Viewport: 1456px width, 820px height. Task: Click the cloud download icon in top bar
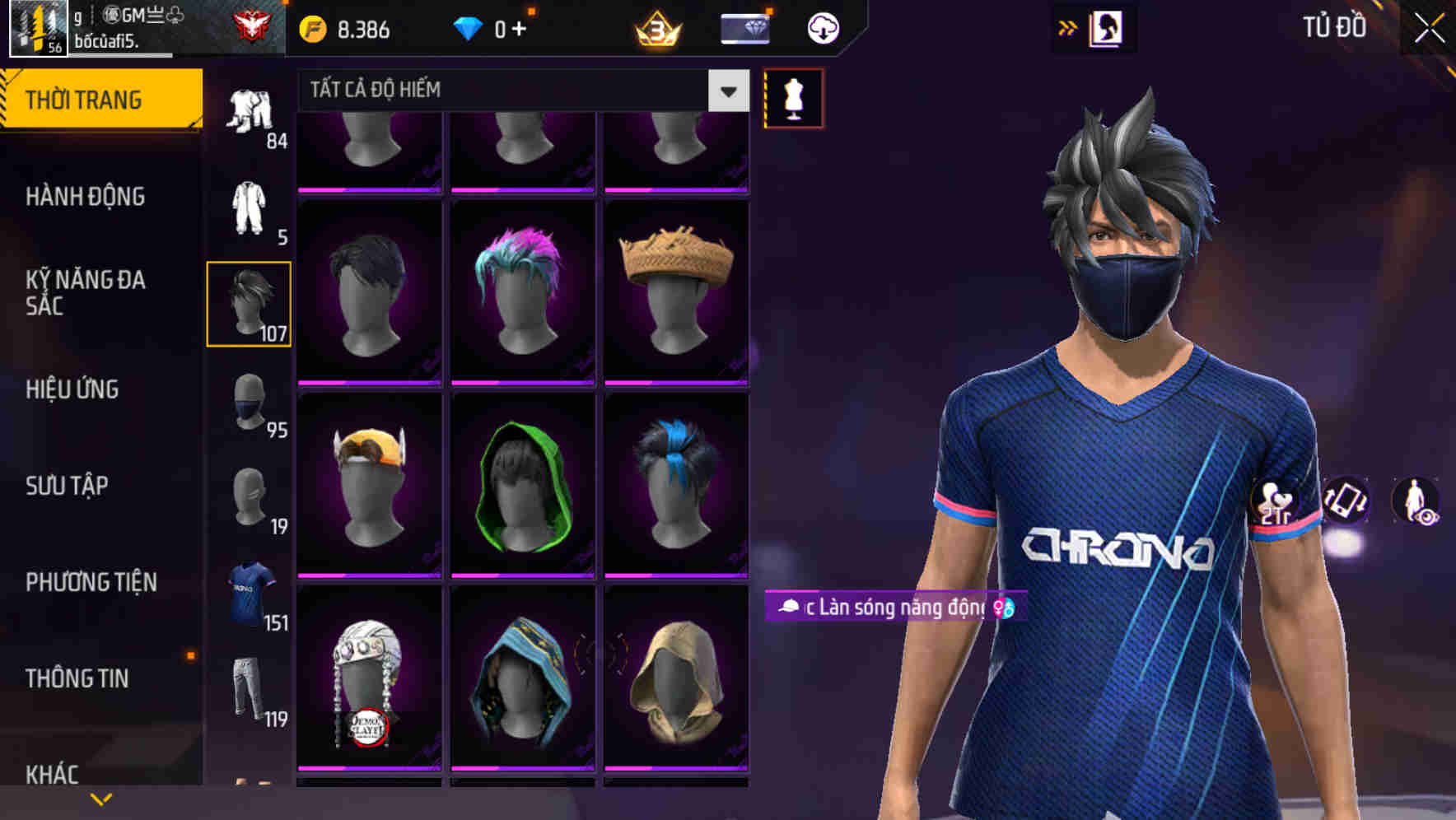822,27
